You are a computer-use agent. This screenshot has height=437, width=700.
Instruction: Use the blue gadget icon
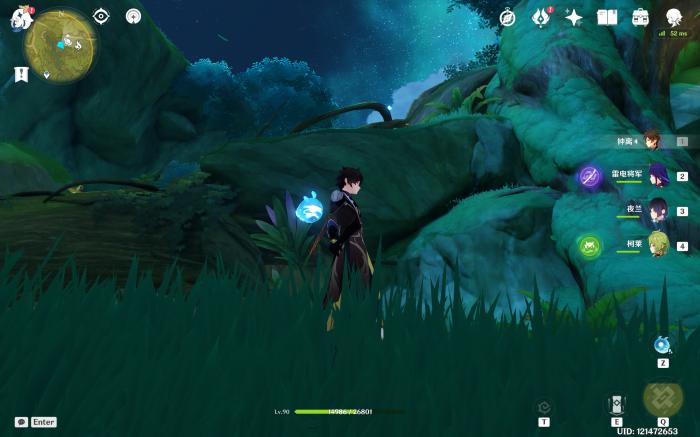(x=662, y=345)
